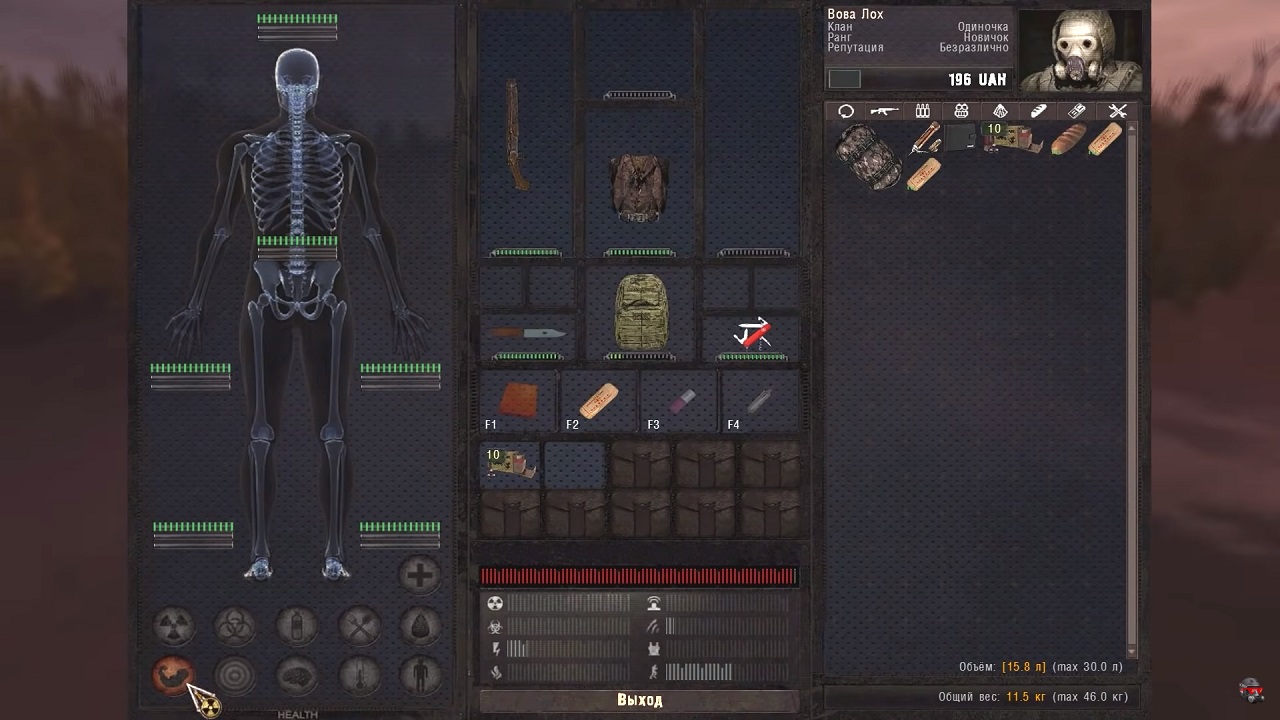Click the radiation status icon
This screenshot has height=720, width=1280.
click(173, 625)
